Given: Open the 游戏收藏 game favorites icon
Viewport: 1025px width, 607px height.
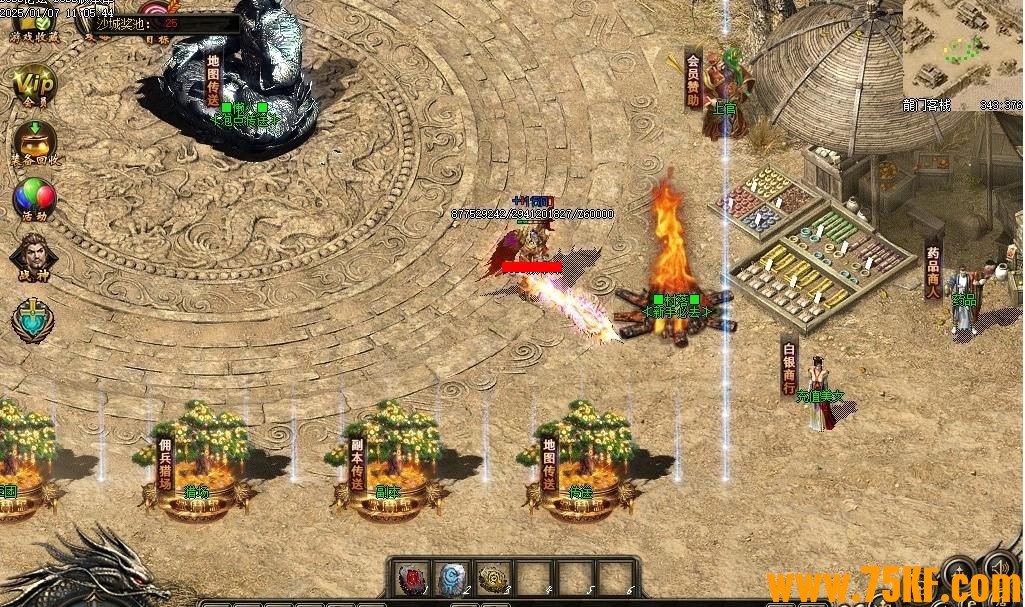Looking at the screenshot, I should (x=34, y=24).
